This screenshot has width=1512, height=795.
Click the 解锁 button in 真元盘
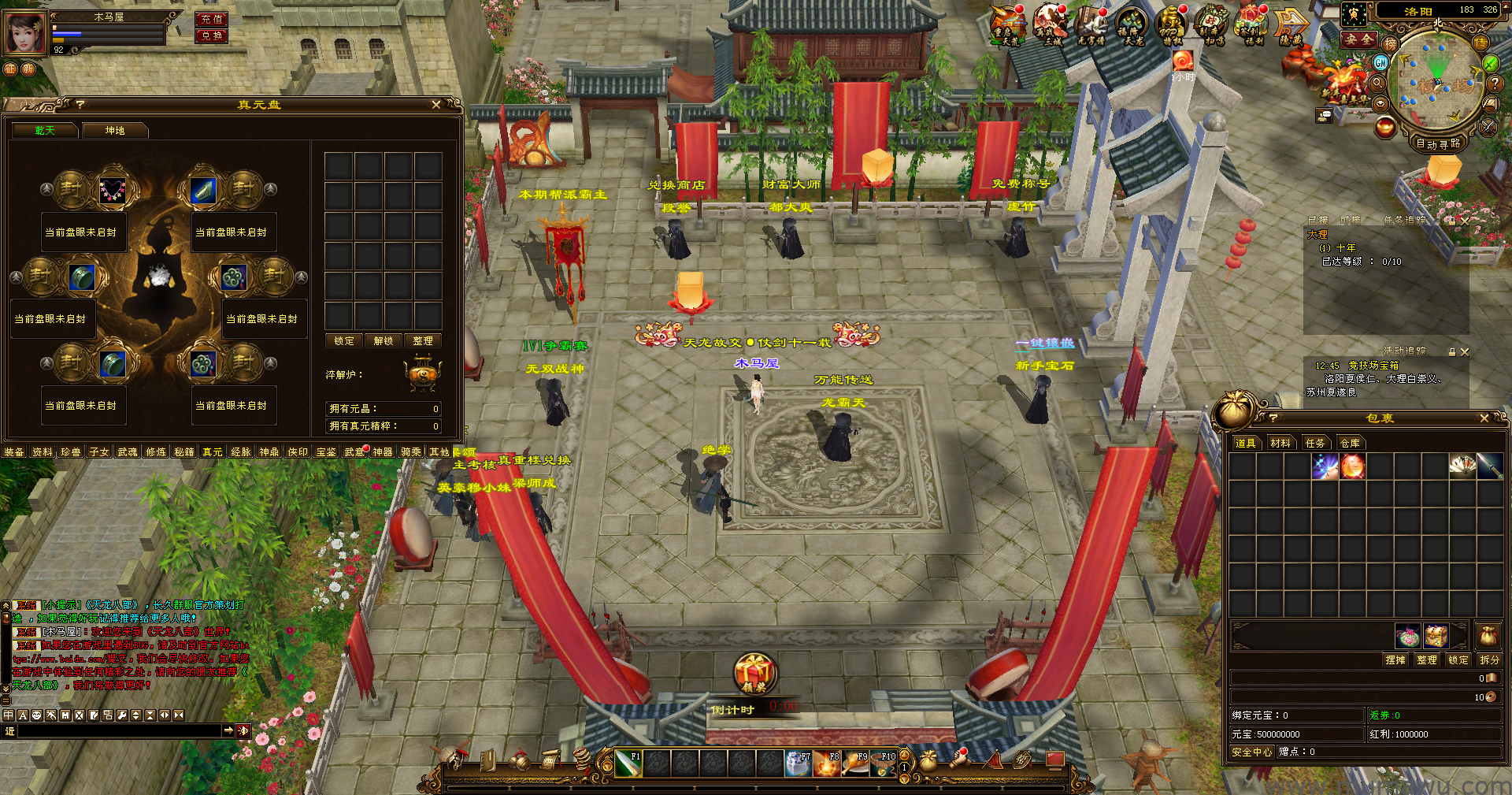pyautogui.click(x=384, y=341)
